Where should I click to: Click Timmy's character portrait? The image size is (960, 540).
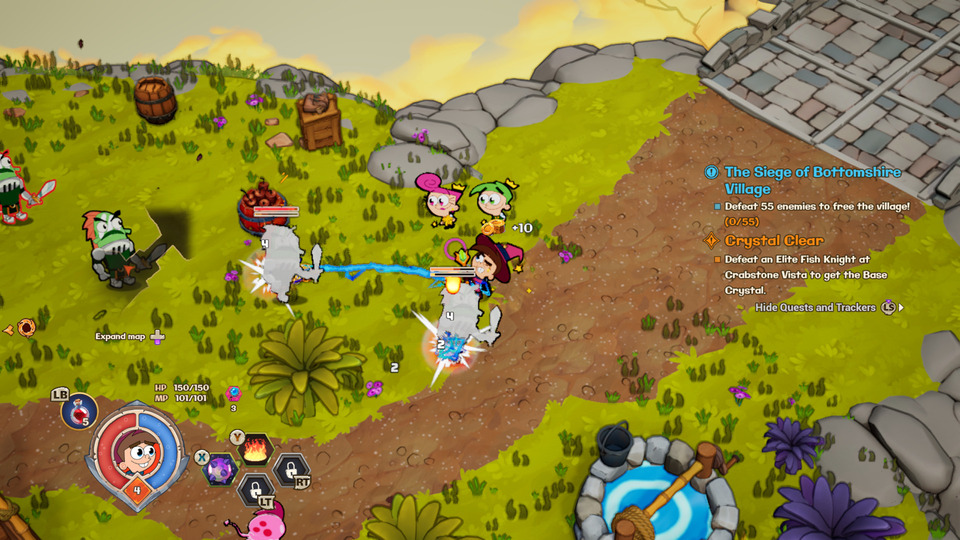pyautogui.click(x=137, y=453)
